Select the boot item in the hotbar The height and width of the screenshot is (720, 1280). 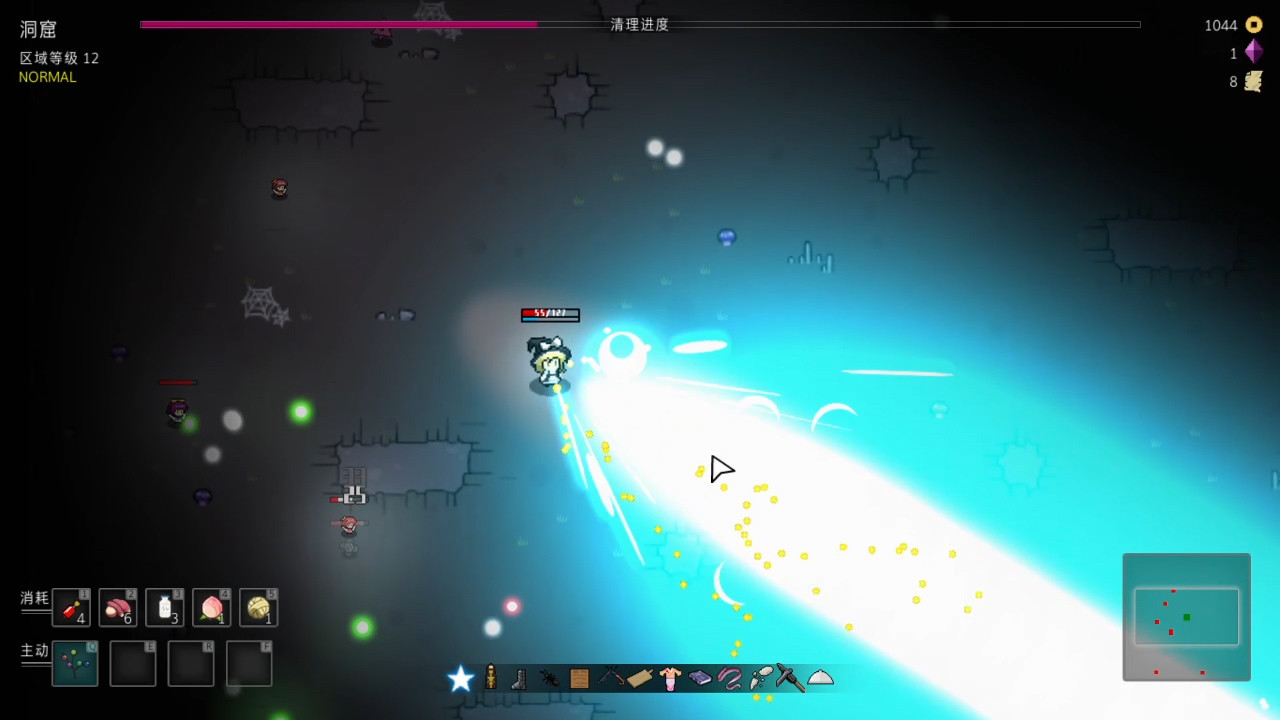coord(518,679)
